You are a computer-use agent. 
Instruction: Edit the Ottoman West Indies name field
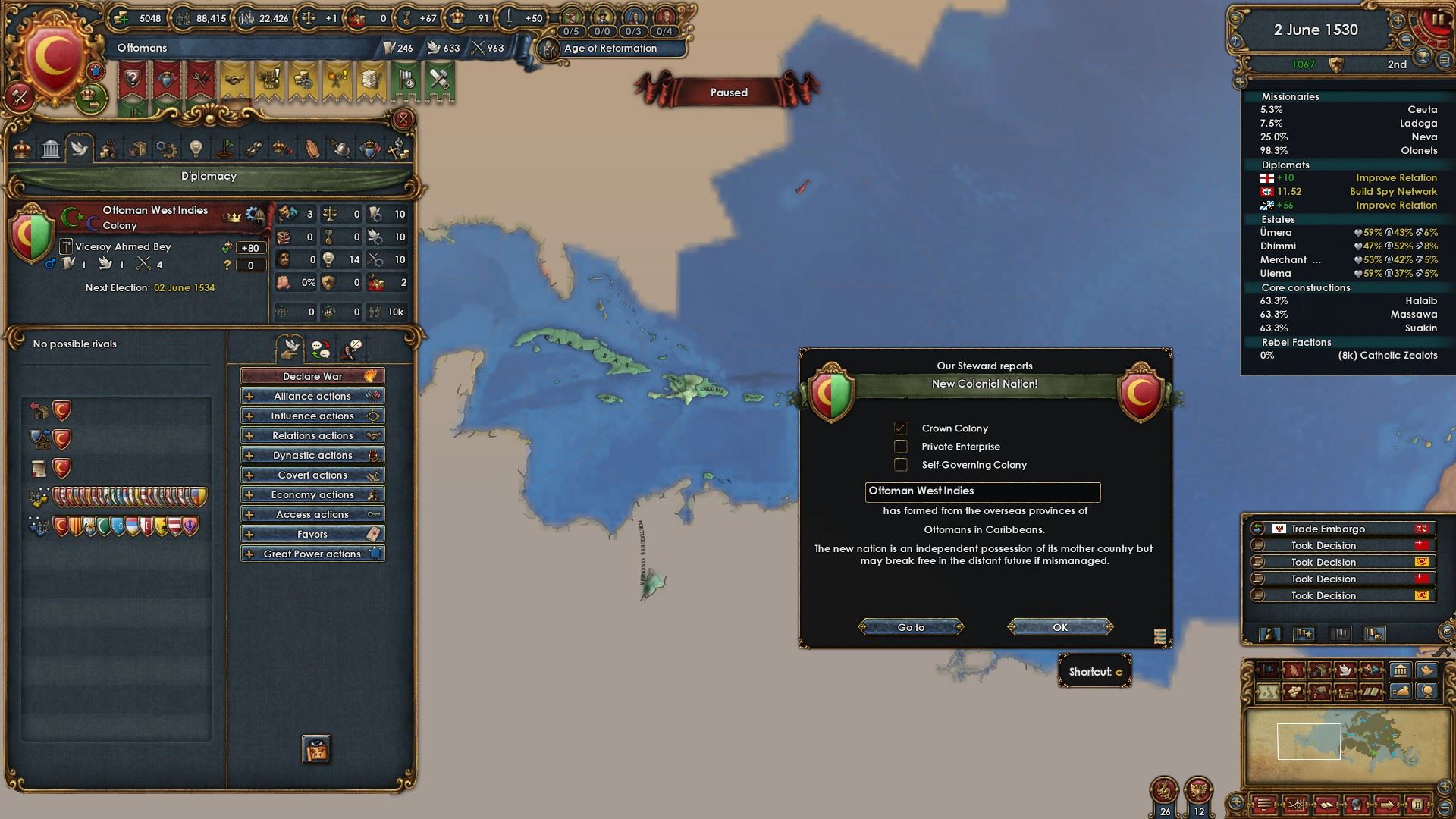(982, 491)
